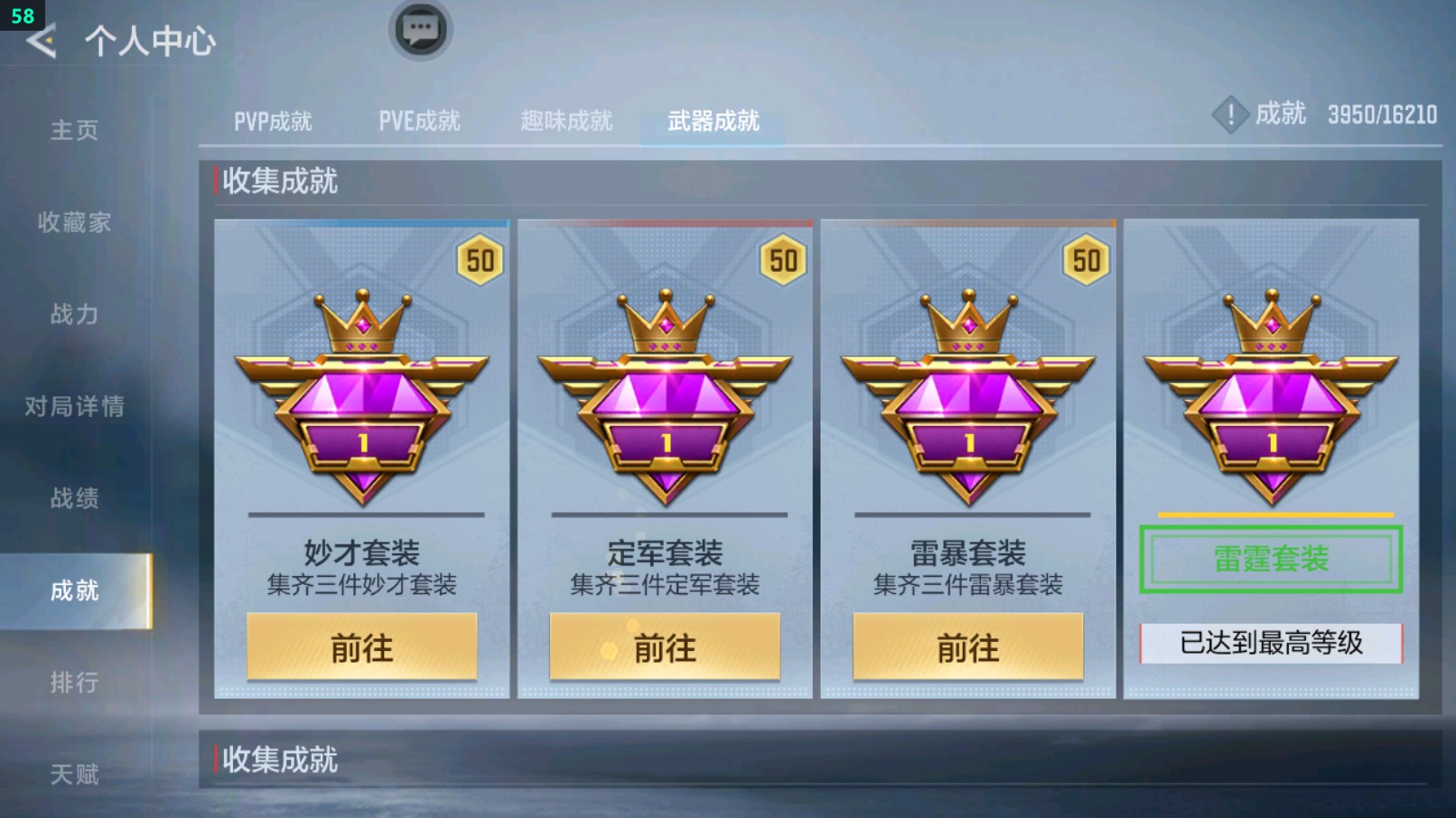Select 收藏家 in the left sidebar
This screenshot has height=818, width=1456.
pyautogui.click(x=74, y=223)
